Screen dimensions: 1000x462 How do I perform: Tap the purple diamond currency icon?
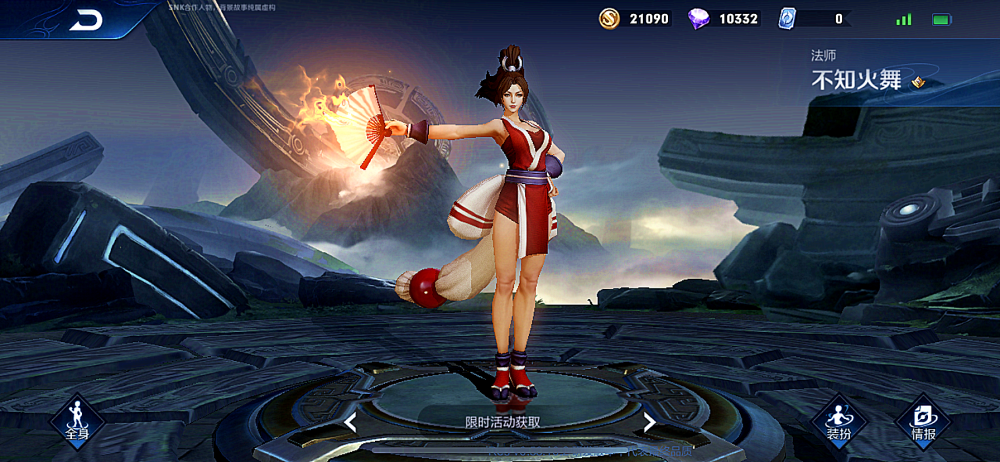[700, 18]
